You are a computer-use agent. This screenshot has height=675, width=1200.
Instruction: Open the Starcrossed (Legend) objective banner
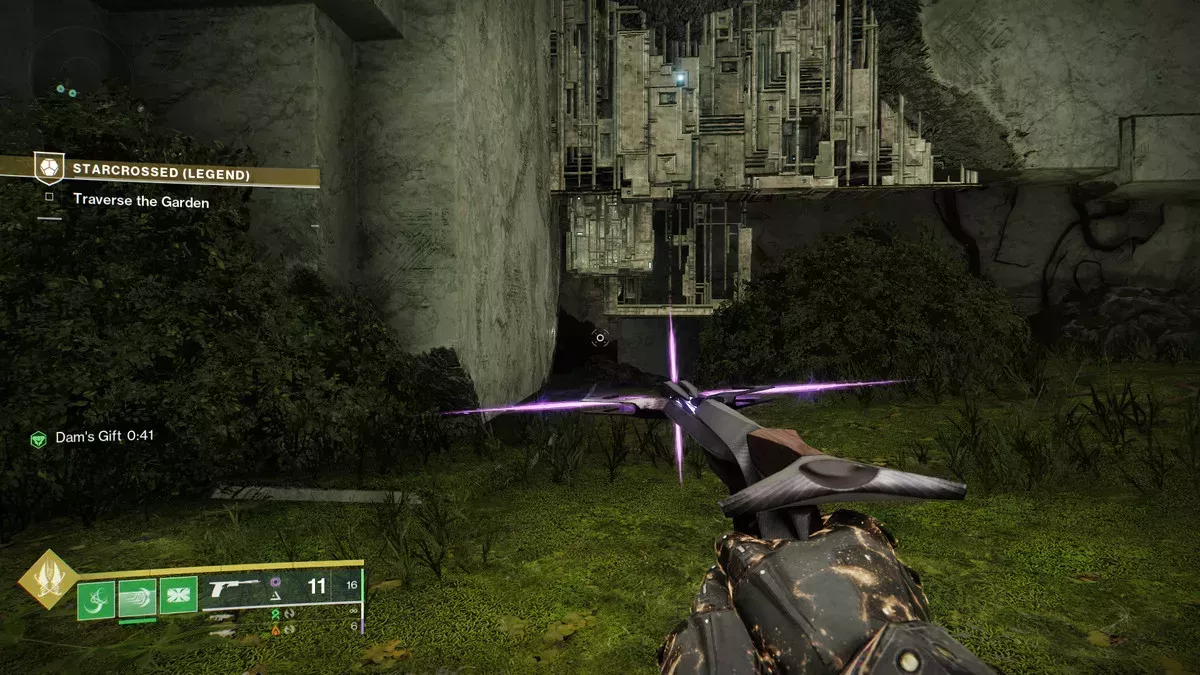click(x=160, y=171)
